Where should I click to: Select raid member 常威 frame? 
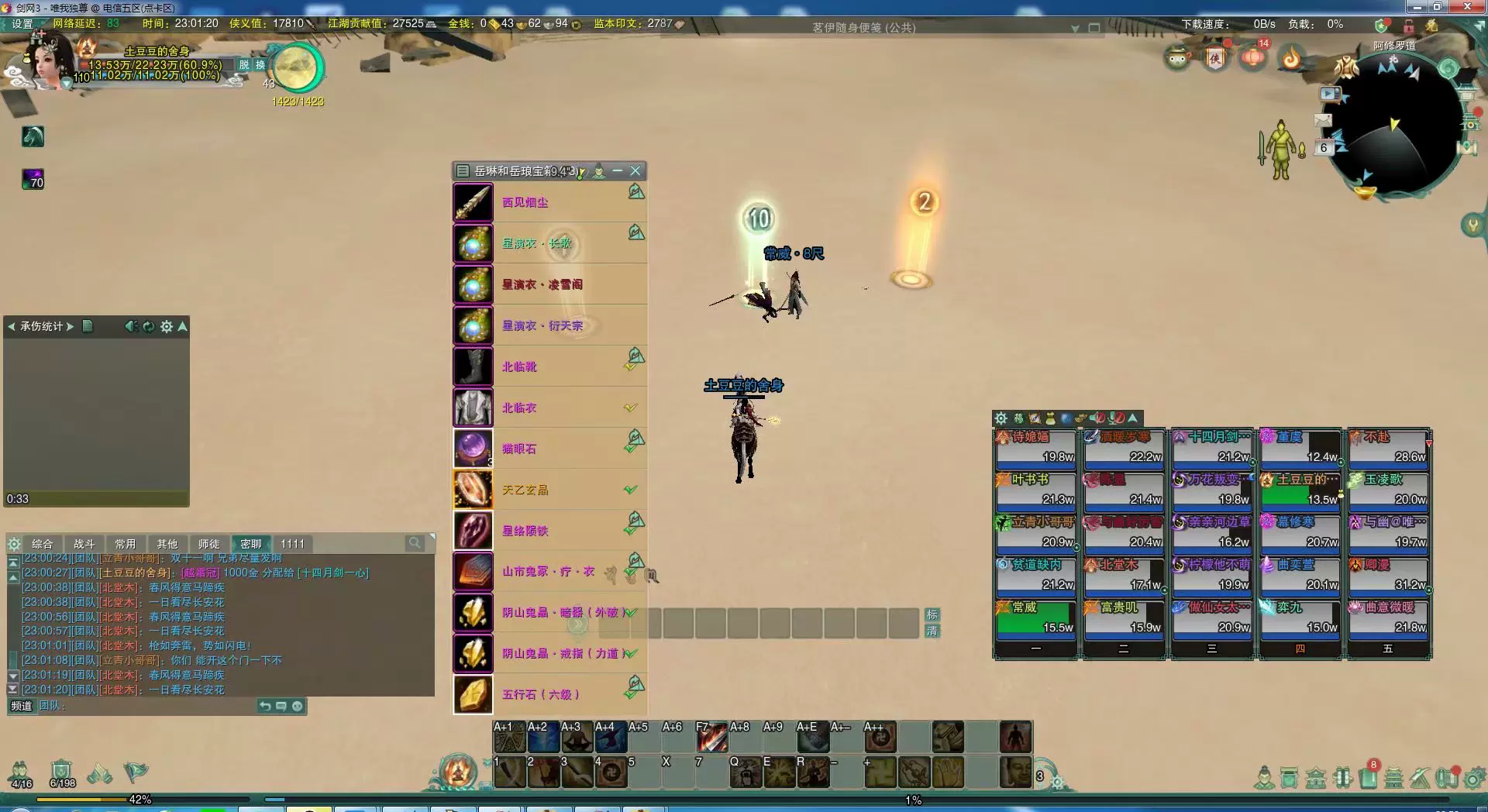1035,618
